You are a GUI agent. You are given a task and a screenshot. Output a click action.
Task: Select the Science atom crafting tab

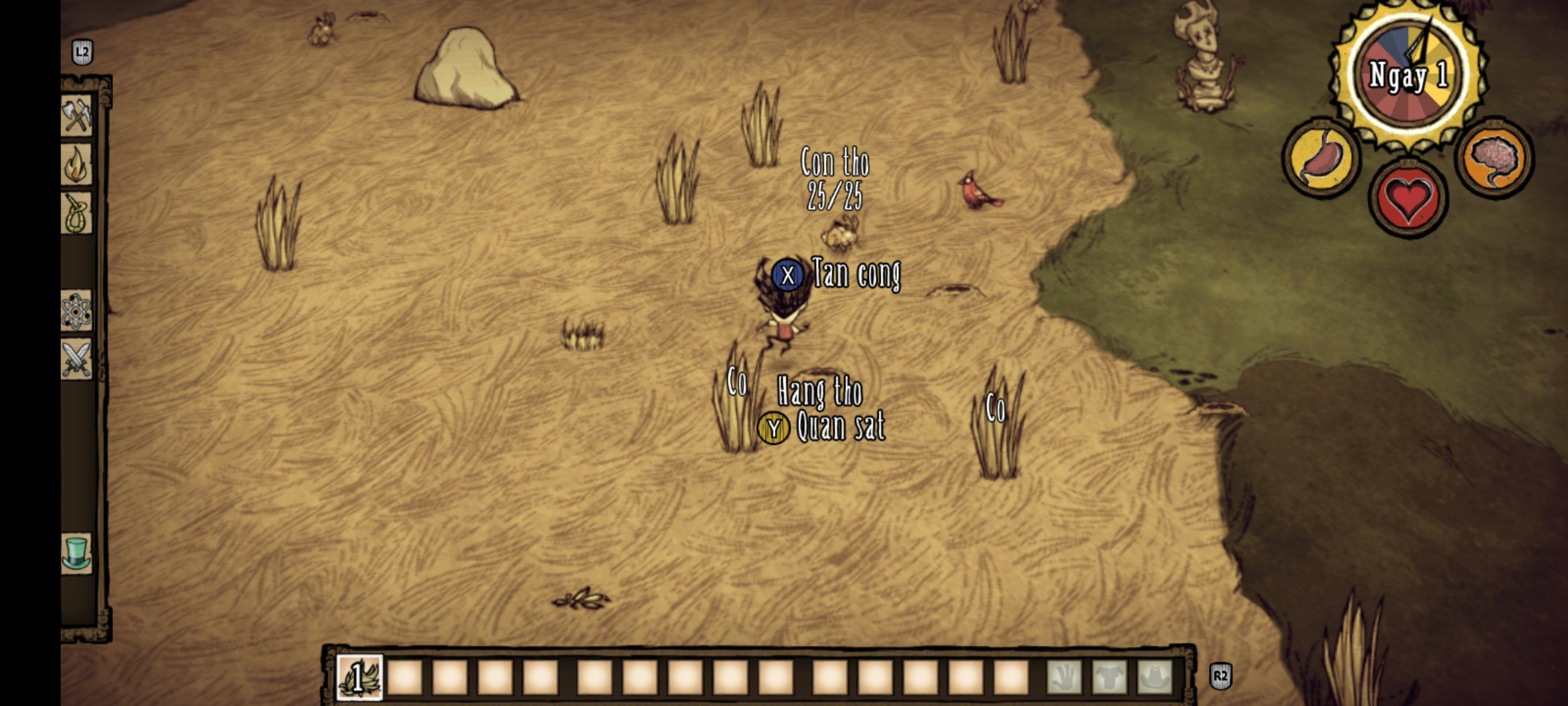[77, 311]
